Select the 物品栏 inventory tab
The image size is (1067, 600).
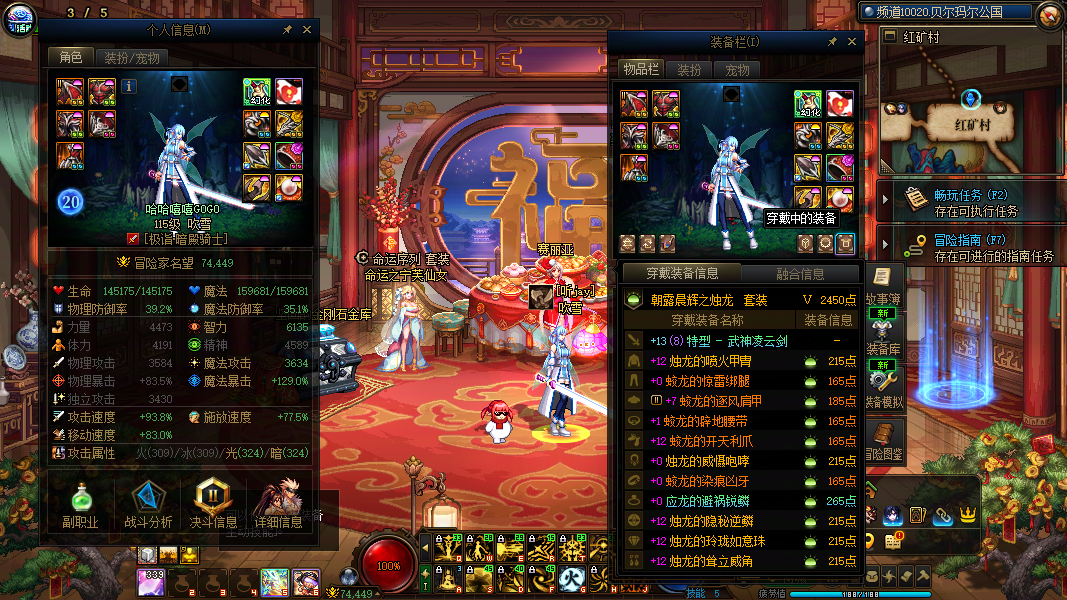(640, 69)
